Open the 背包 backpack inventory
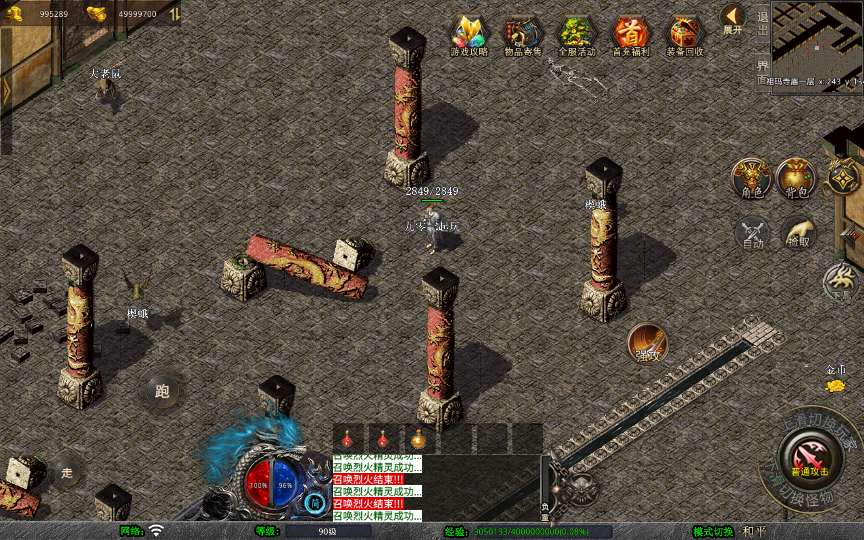Screen dimensions: 864x540 [x=797, y=178]
